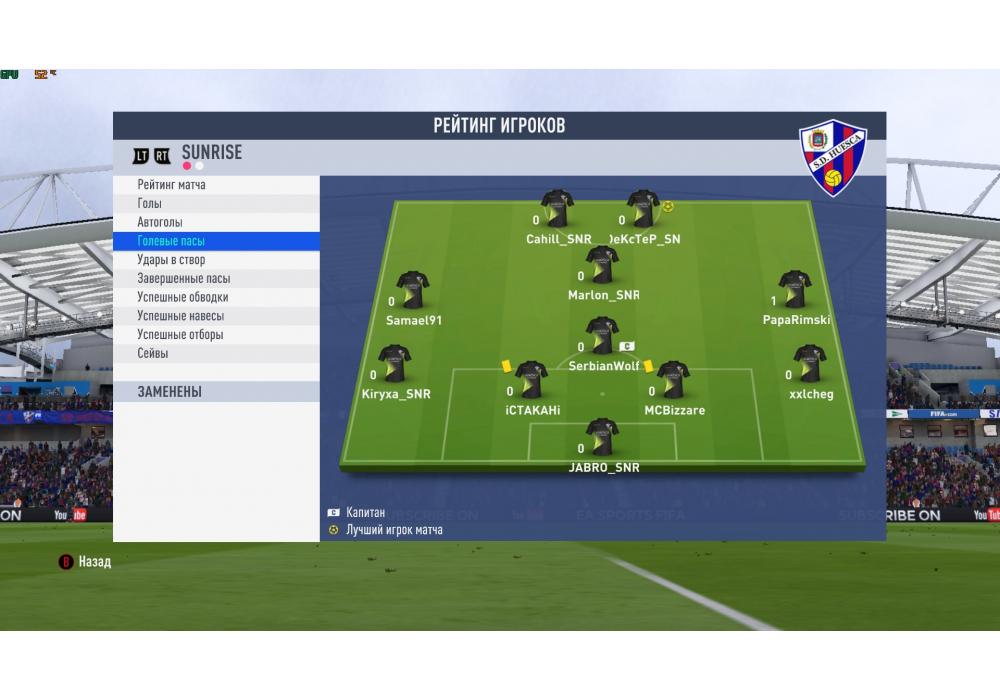Open the Сейвы stat row
This screenshot has width=1000, height=700.
216,353
